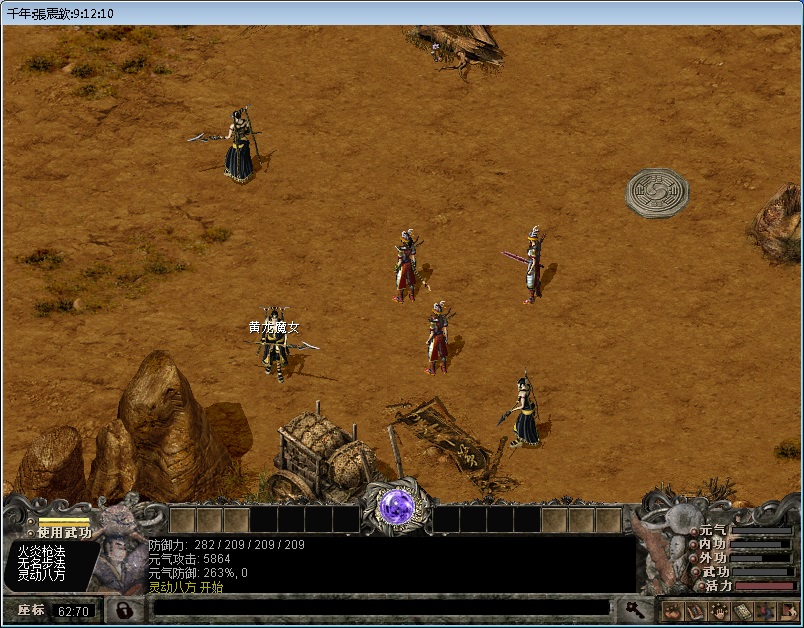
Task: Click the key icon
Action: click(x=634, y=608)
